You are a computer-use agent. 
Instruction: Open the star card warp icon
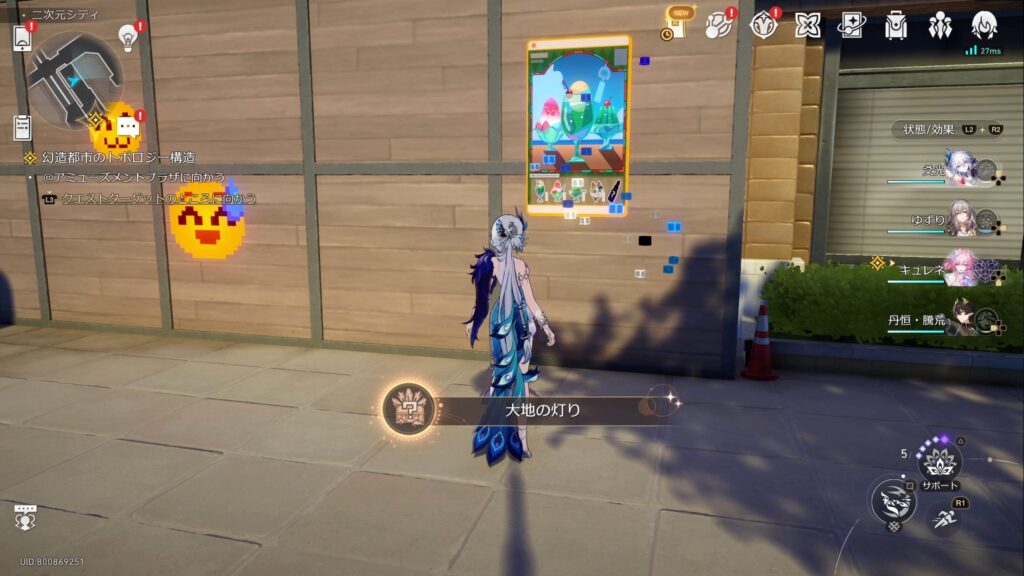[x=851, y=25]
